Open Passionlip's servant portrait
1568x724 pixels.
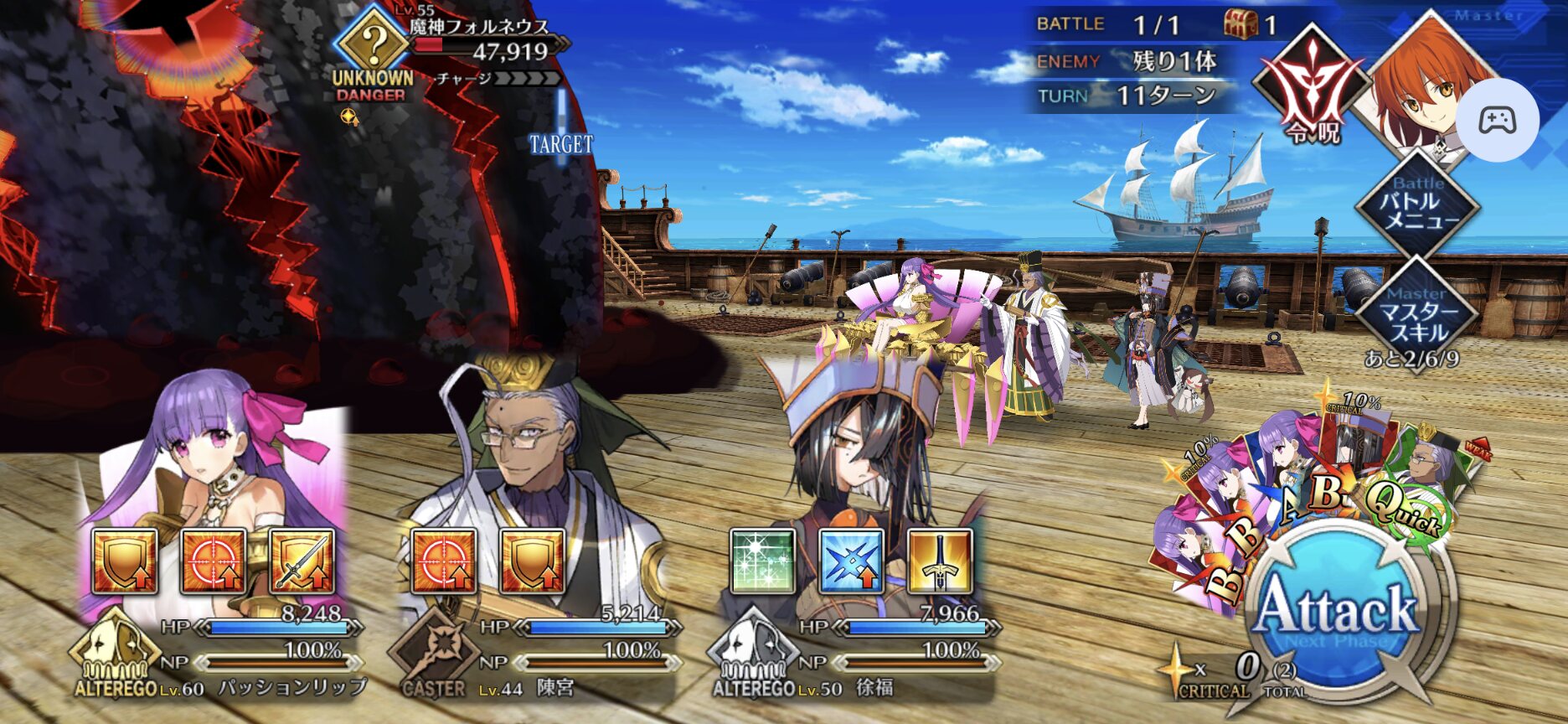pyautogui.click(x=214, y=452)
